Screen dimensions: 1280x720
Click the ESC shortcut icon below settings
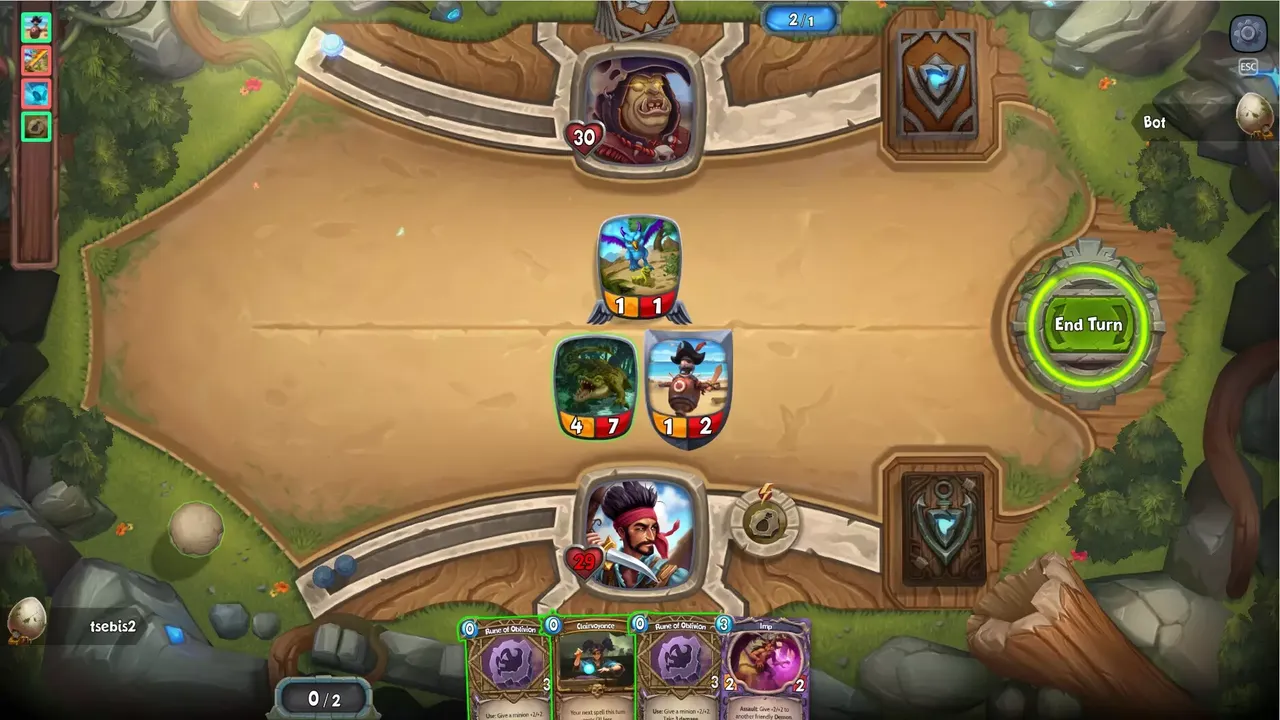point(1247,68)
